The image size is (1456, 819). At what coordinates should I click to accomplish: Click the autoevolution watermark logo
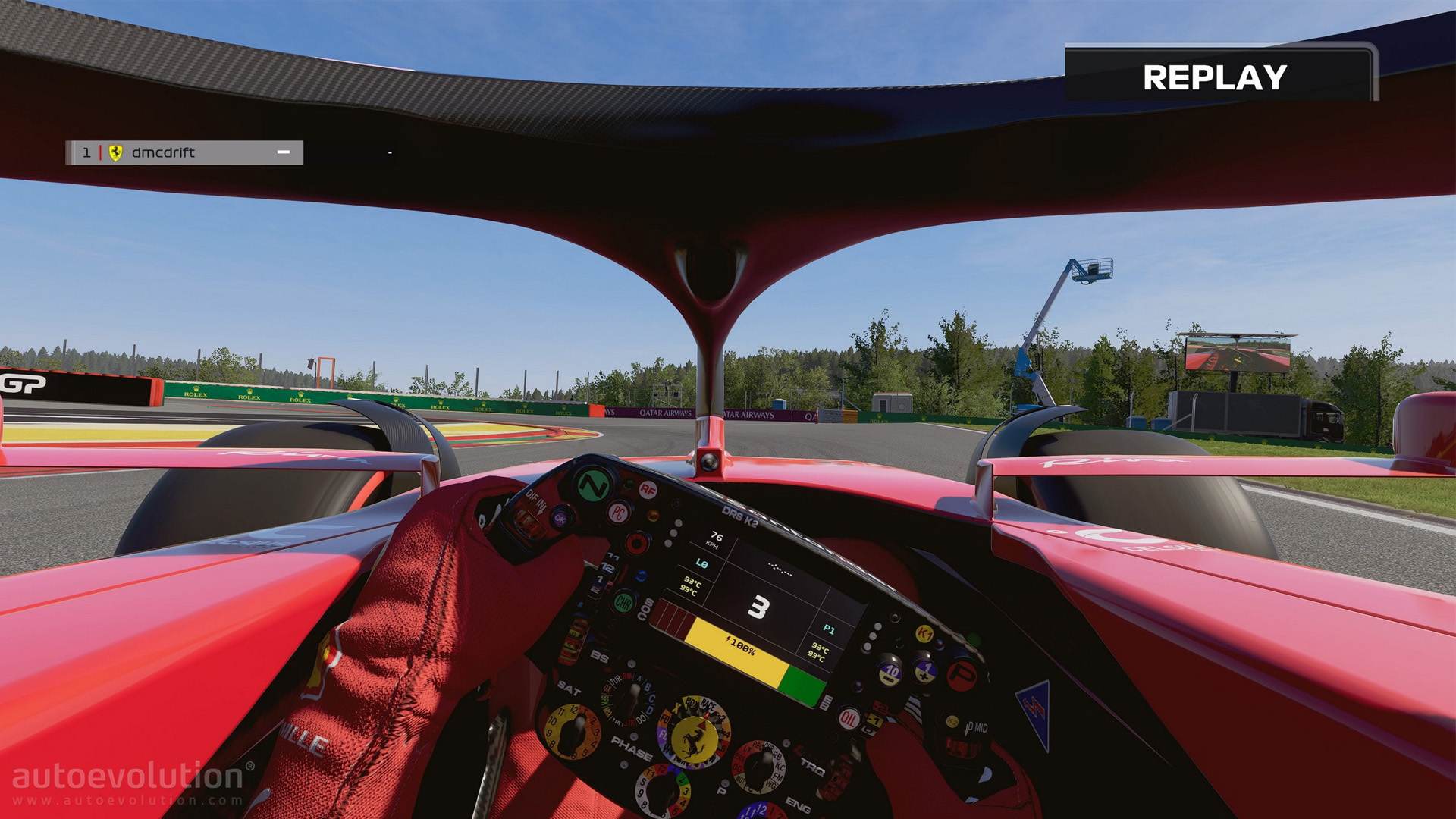(x=129, y=782)
